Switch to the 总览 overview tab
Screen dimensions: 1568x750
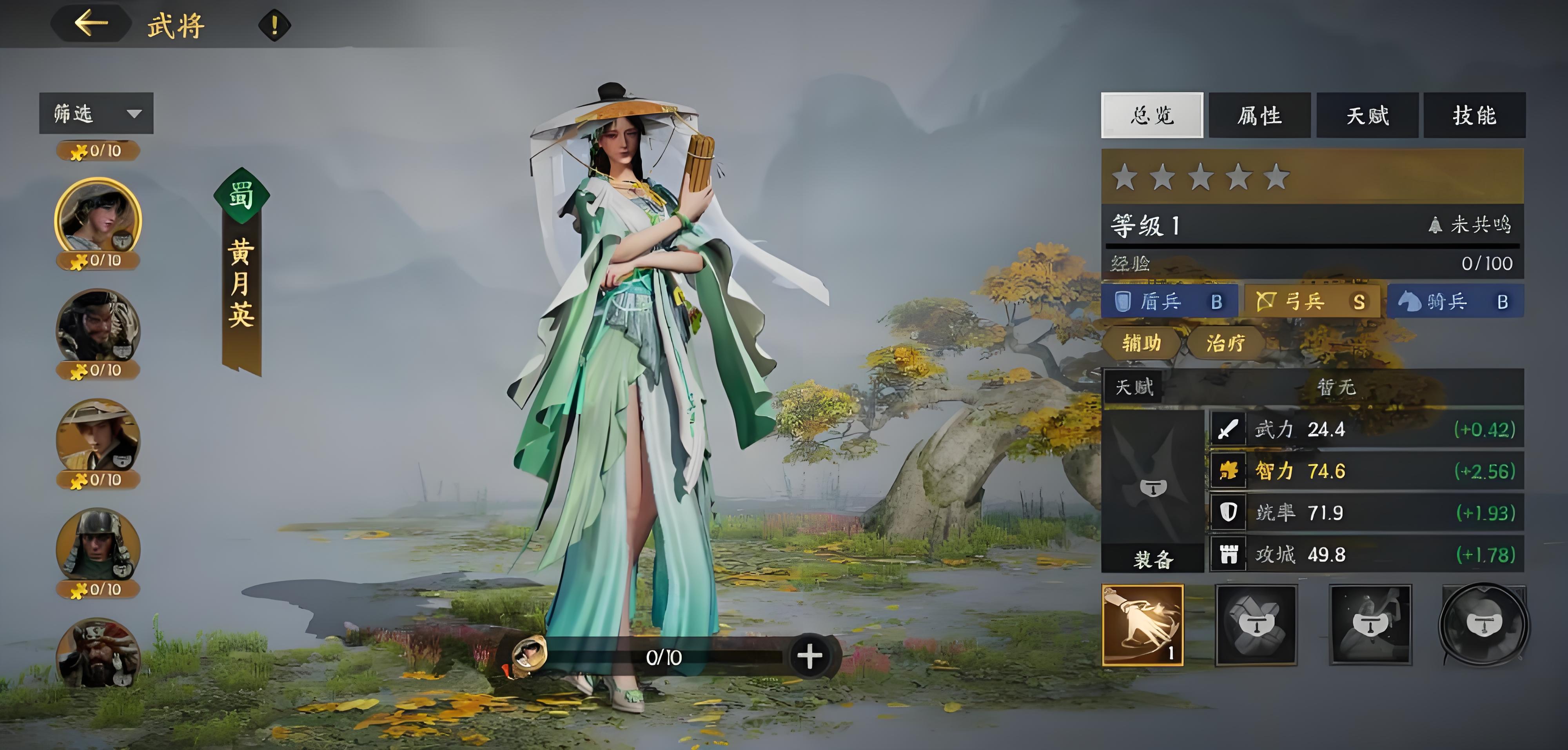coord(1152,115)
